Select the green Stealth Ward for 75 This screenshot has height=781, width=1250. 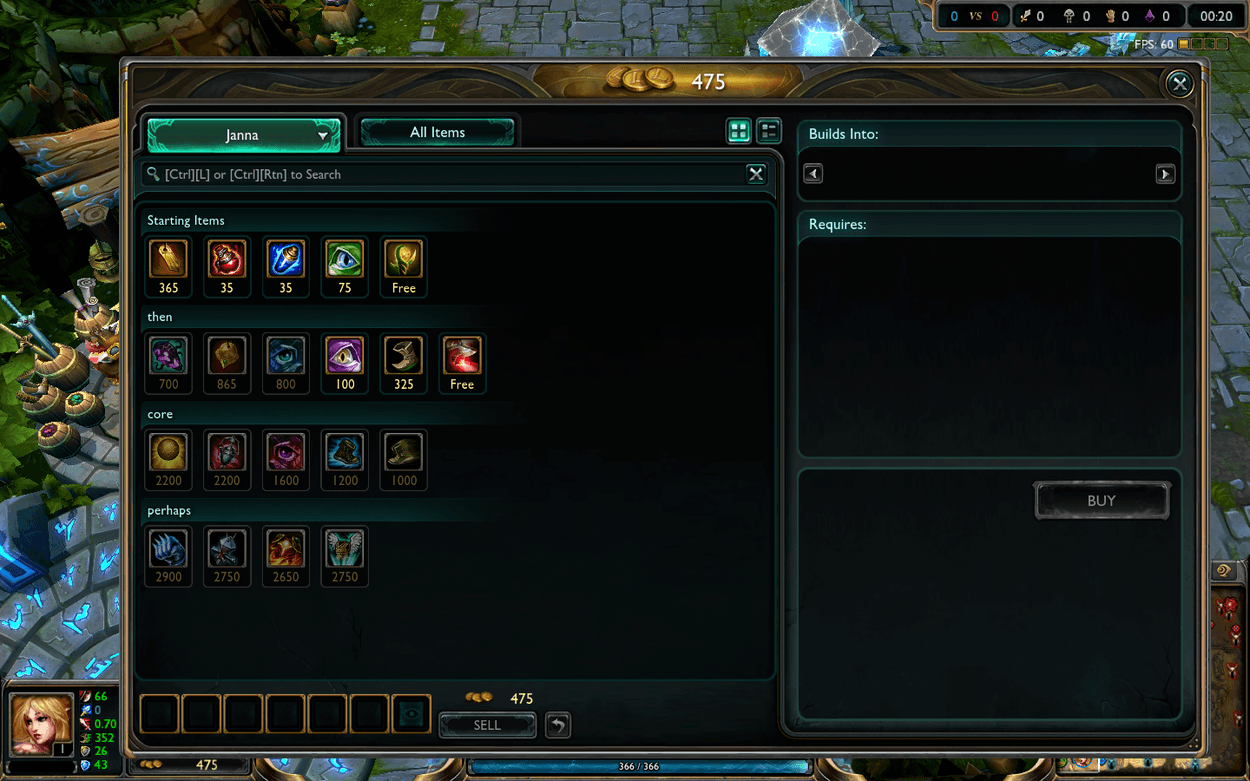pos(345,260)
